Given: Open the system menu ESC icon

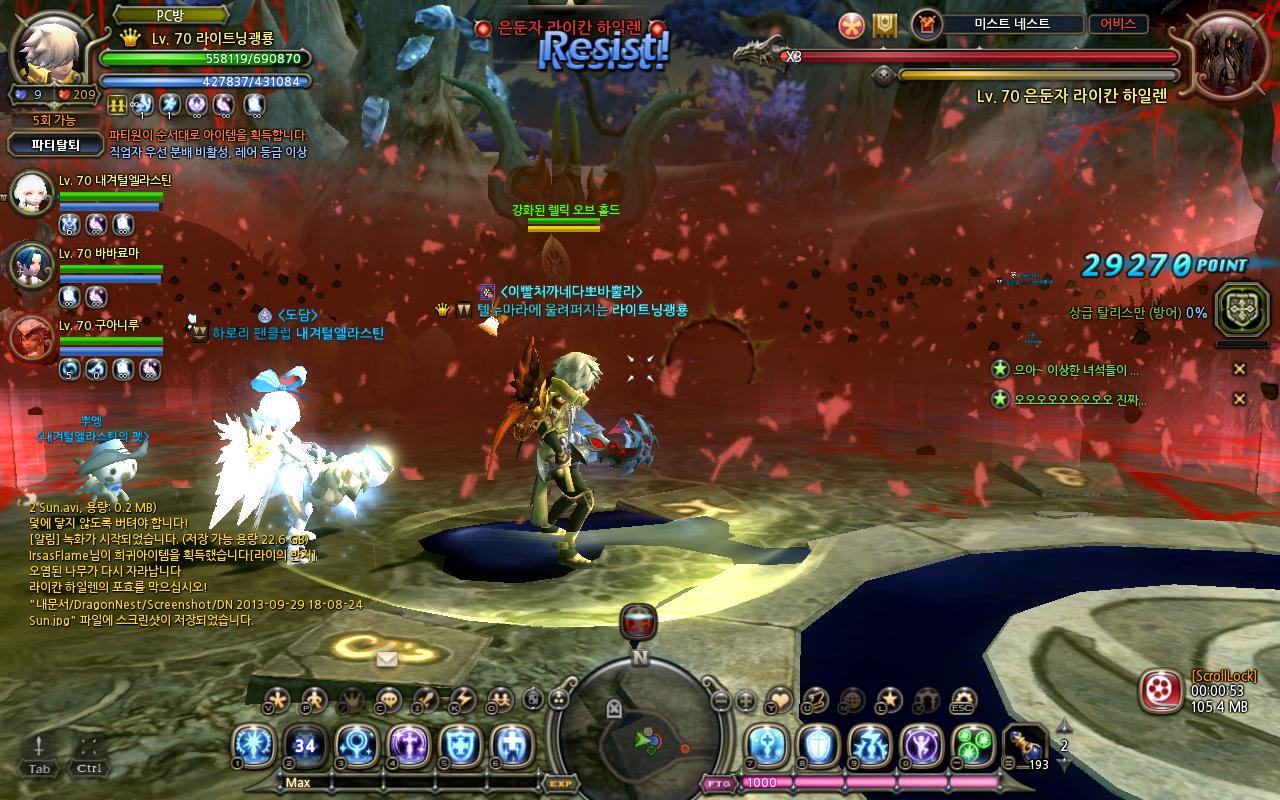Looking at the screenshot, I should pos(963,700).
